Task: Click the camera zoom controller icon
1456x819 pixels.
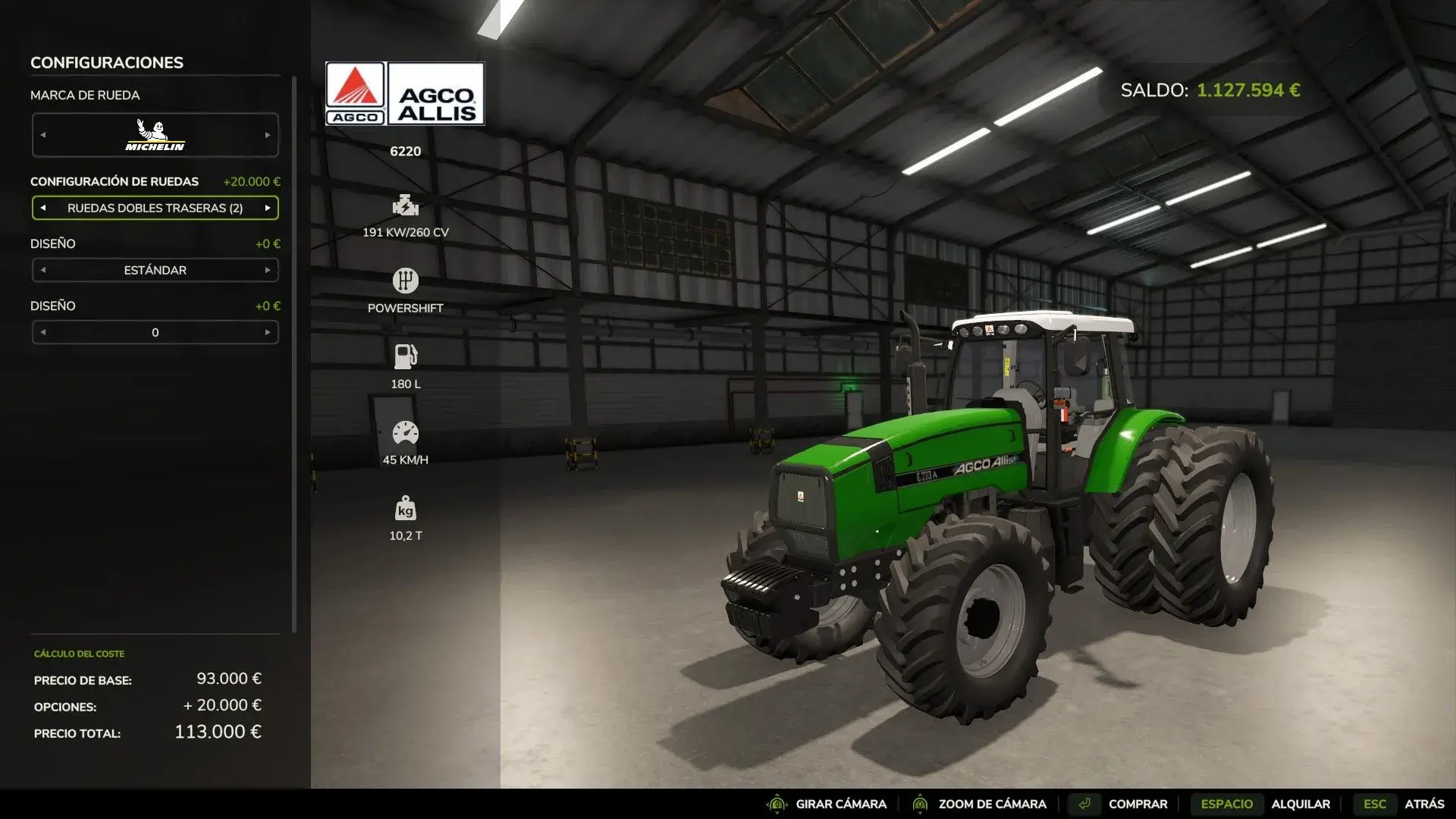Action: [920, 803]
